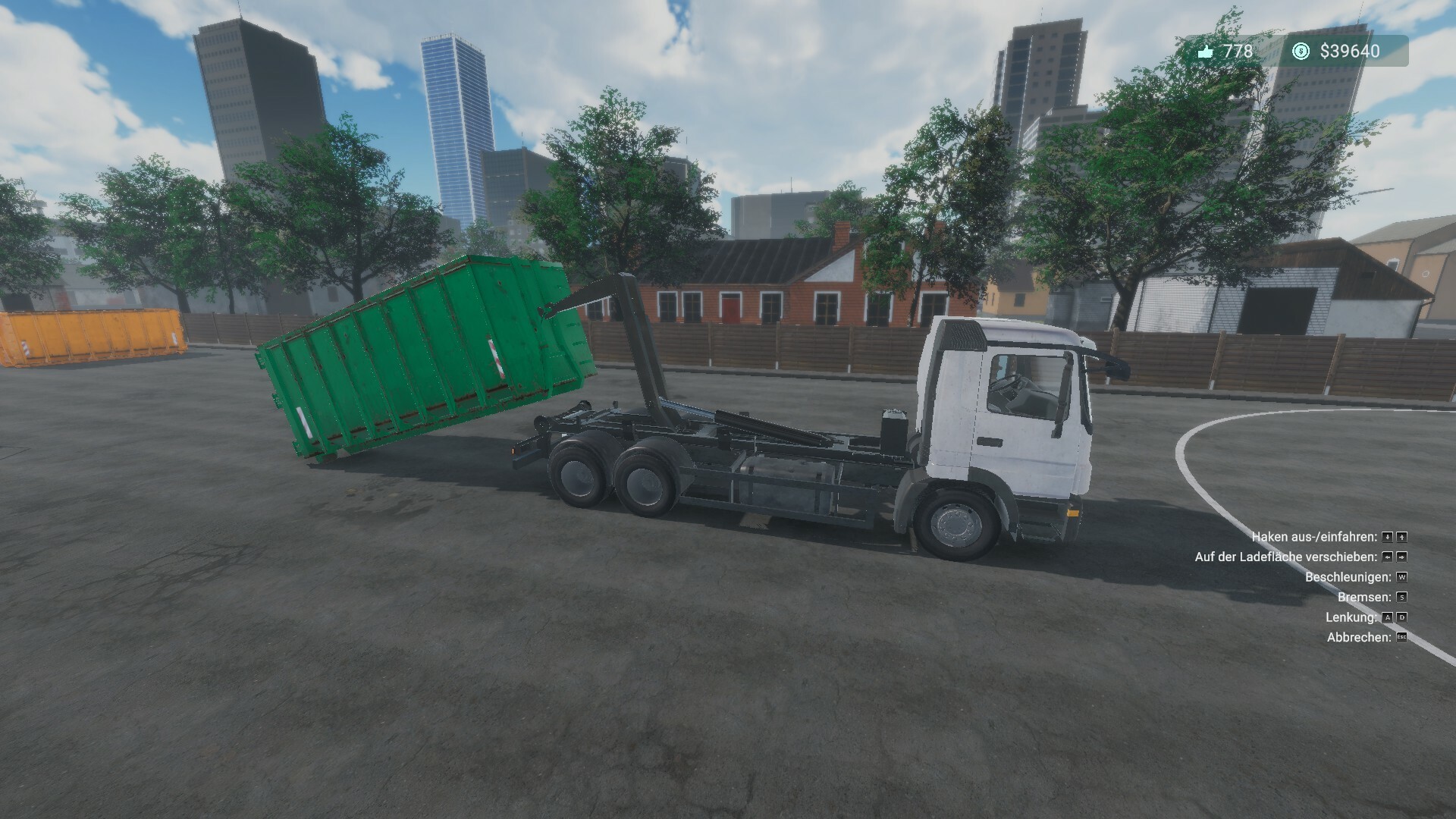Click the D key icon for Lenkung

point(1401,618)
